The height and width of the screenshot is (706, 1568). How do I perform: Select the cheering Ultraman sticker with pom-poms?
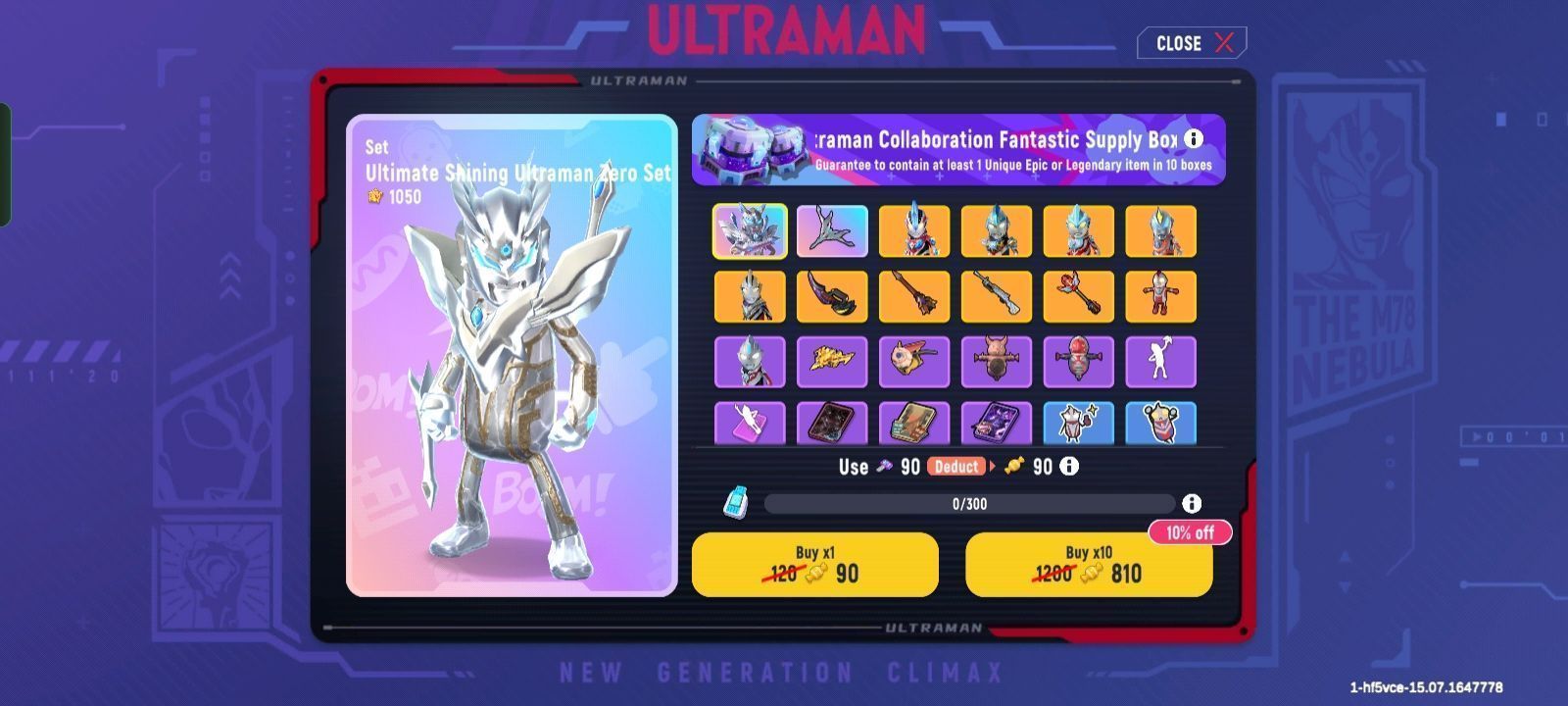tap(1161, 423)
